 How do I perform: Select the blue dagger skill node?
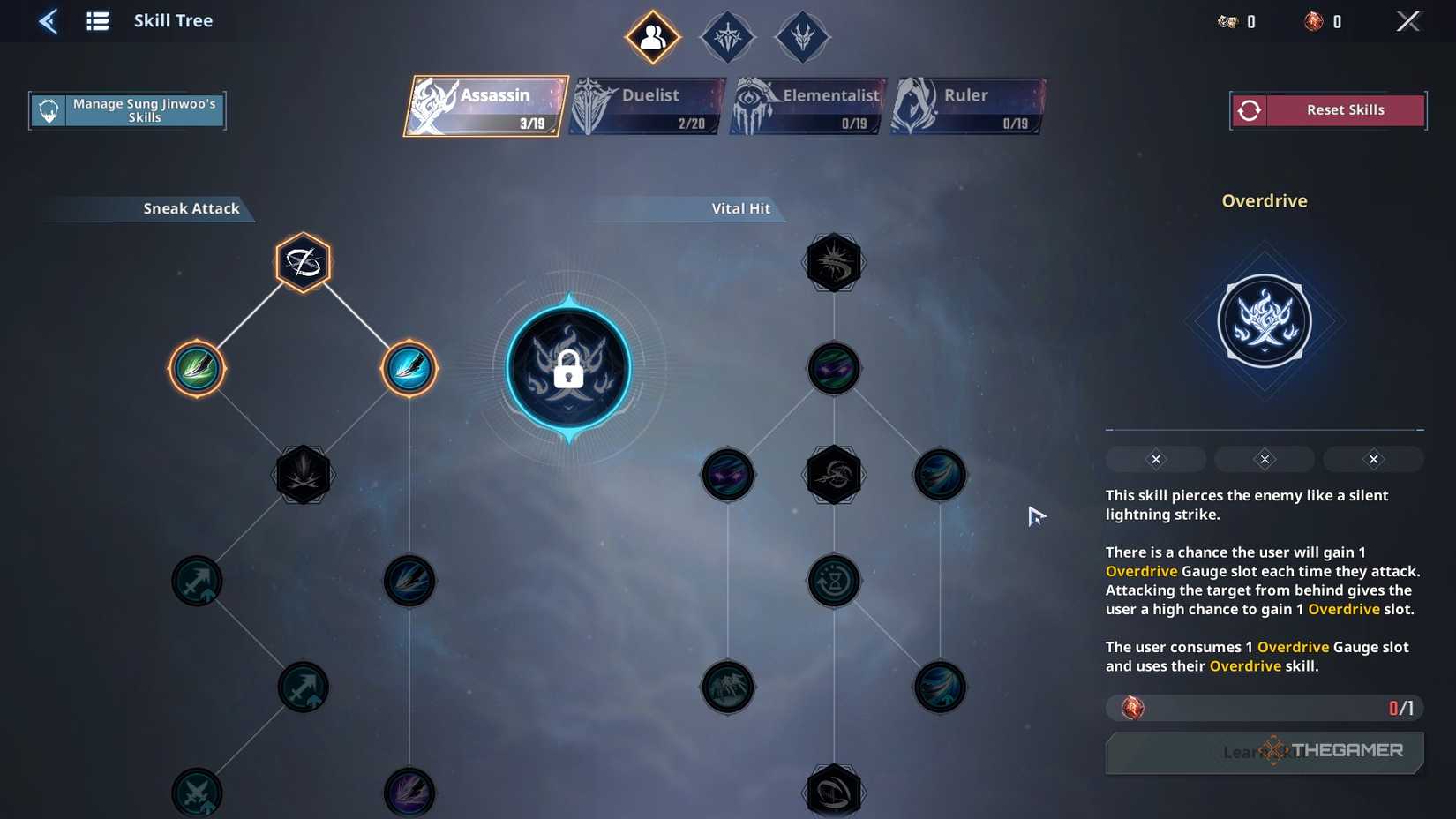(409, 368)
